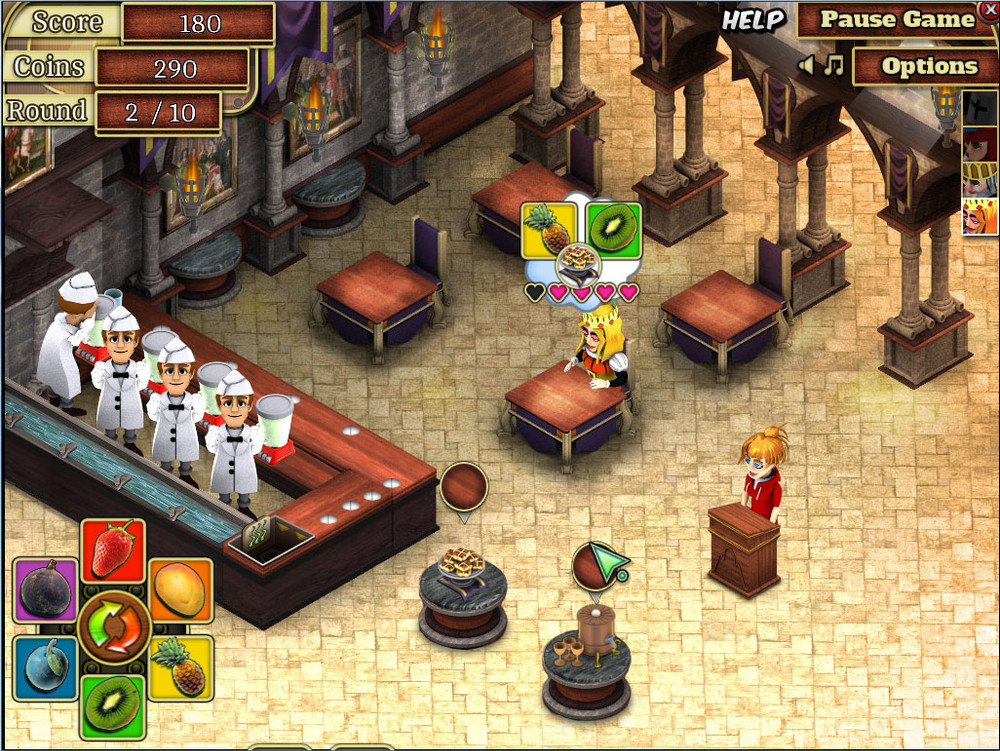The image size is (1000, 751).
Task: Select the strawberry ingredient
Action: tap(113, 550)
